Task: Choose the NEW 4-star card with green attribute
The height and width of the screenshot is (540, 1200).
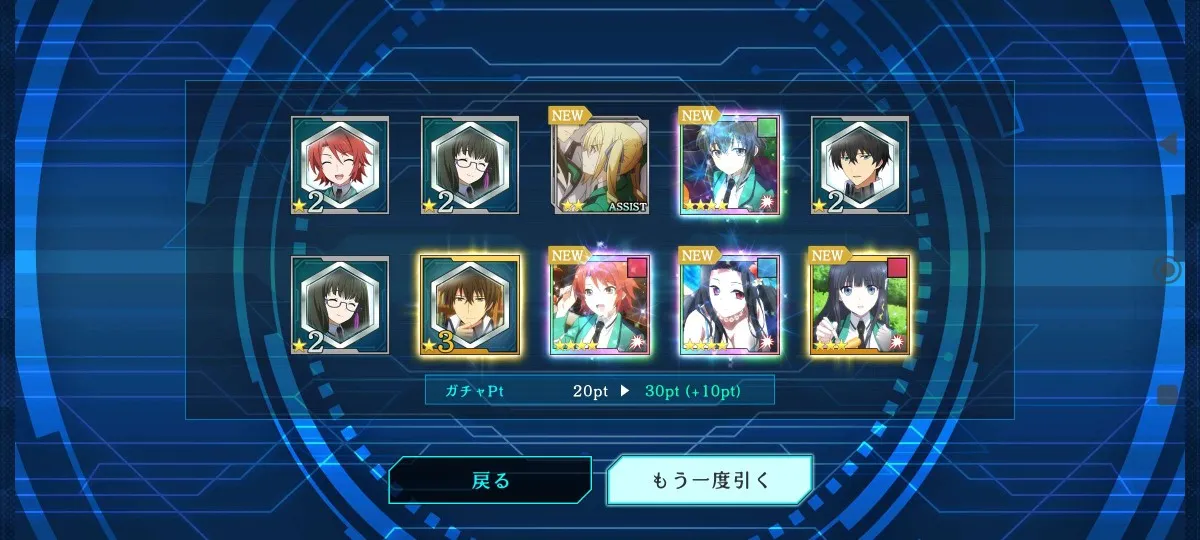Action: (x=730, y=166)
